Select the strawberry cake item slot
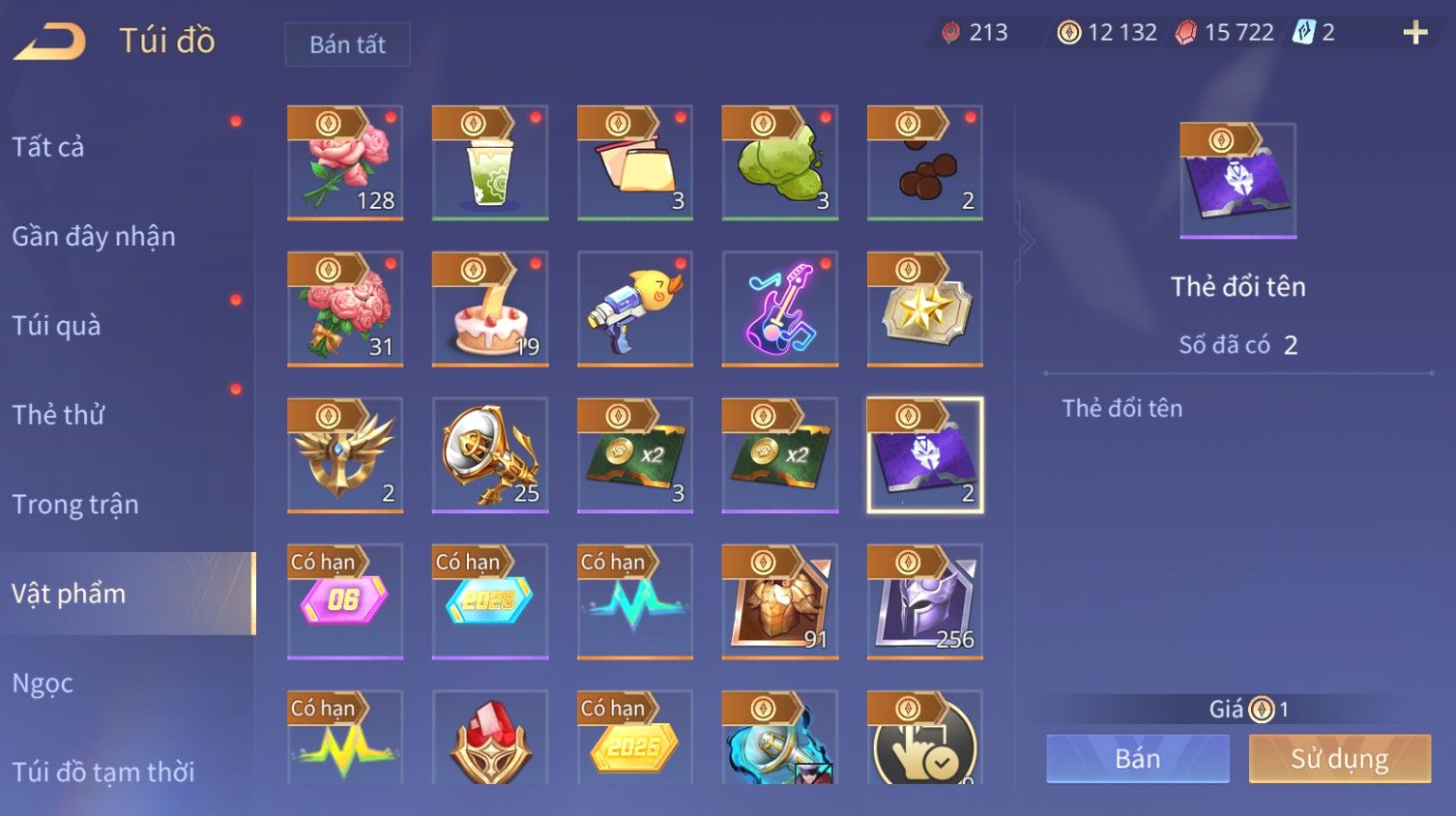The image size is (1456, 816). point(490,309)
